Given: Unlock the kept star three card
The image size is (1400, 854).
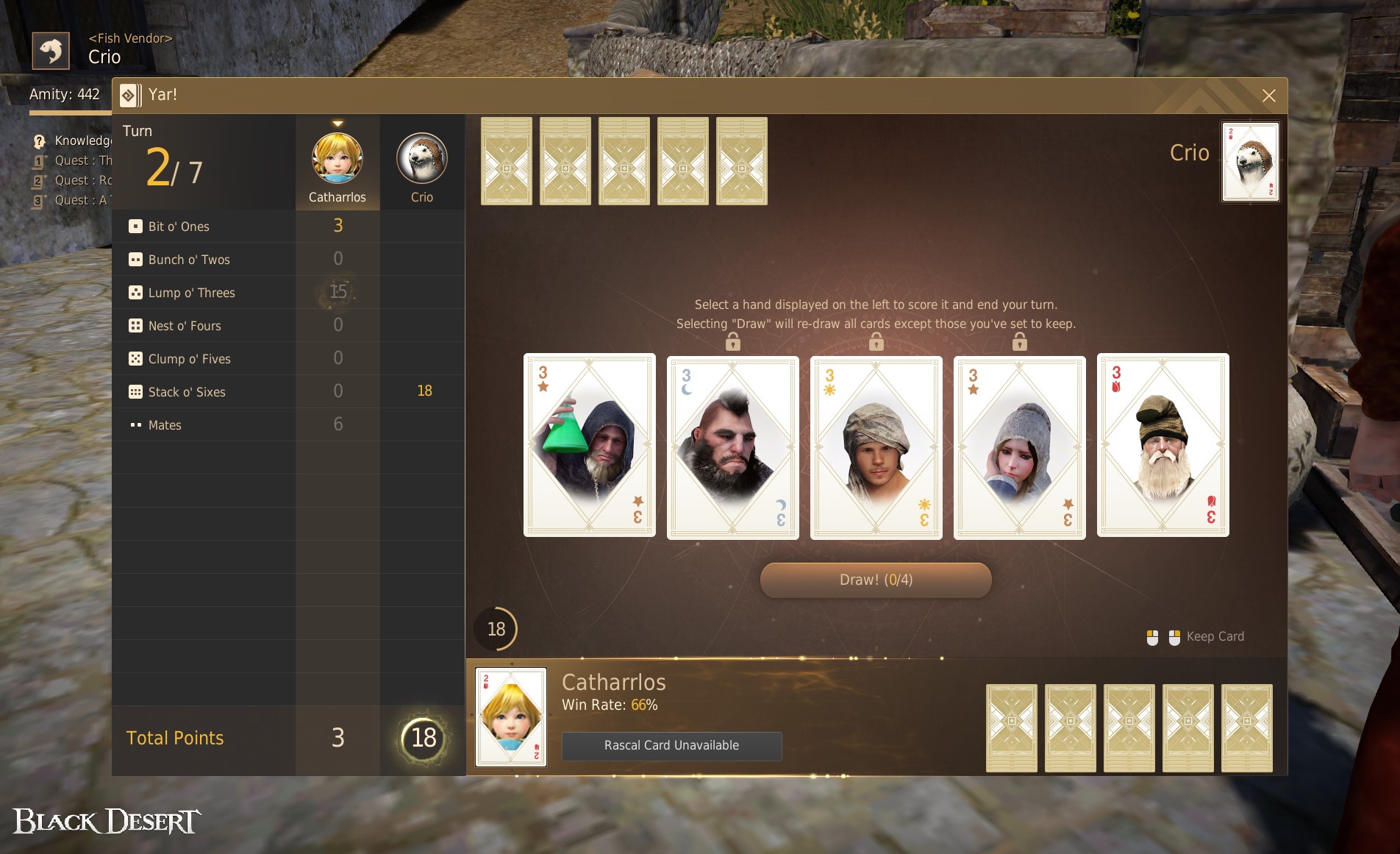Looking at the screenshot, I should coord(1019,340).
